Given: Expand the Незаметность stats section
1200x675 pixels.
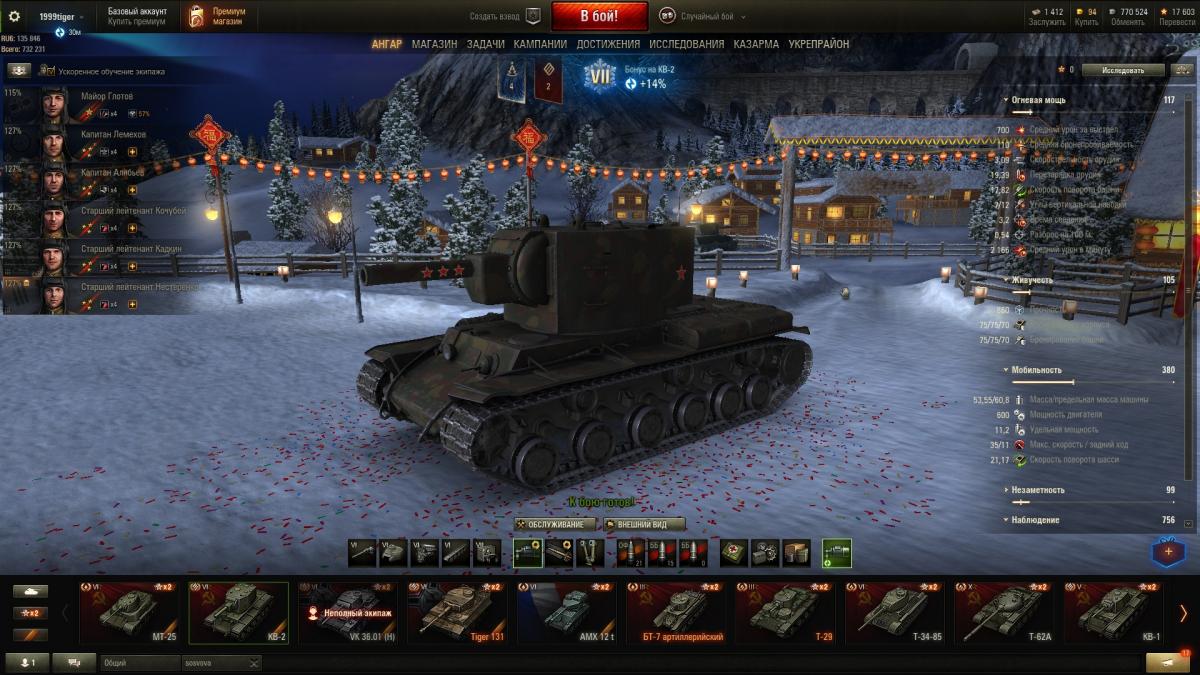Looking at the screenshot, I should (x=1037, y=490).
